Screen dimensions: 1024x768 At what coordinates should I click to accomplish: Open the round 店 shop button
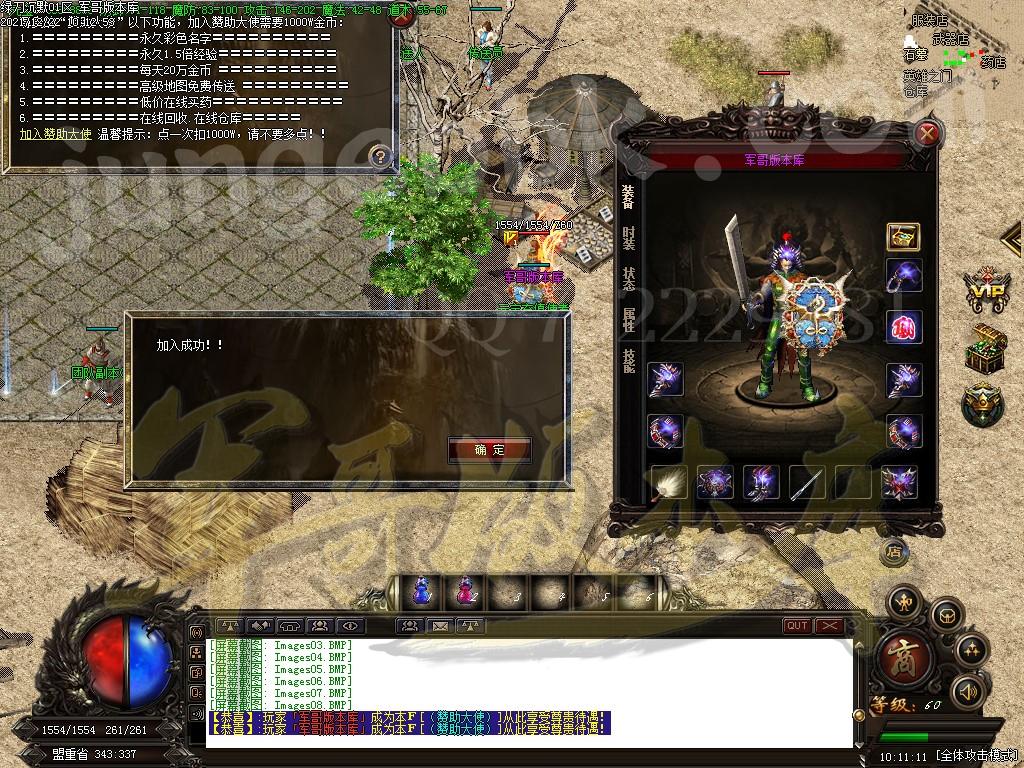[x=894, y=551]
